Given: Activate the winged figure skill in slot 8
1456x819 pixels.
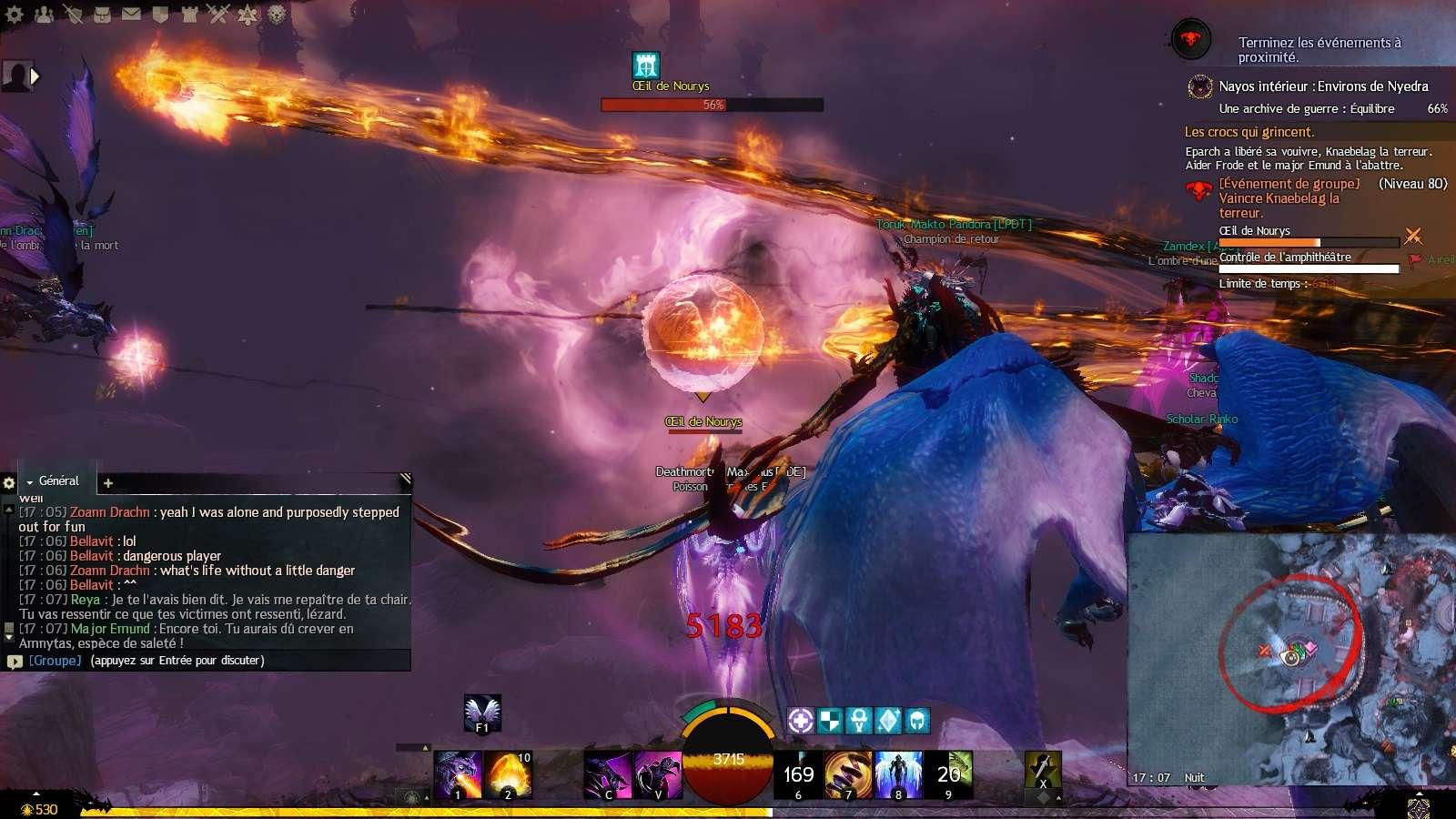Looking at the screenshot, I should (x=898, y=774).
